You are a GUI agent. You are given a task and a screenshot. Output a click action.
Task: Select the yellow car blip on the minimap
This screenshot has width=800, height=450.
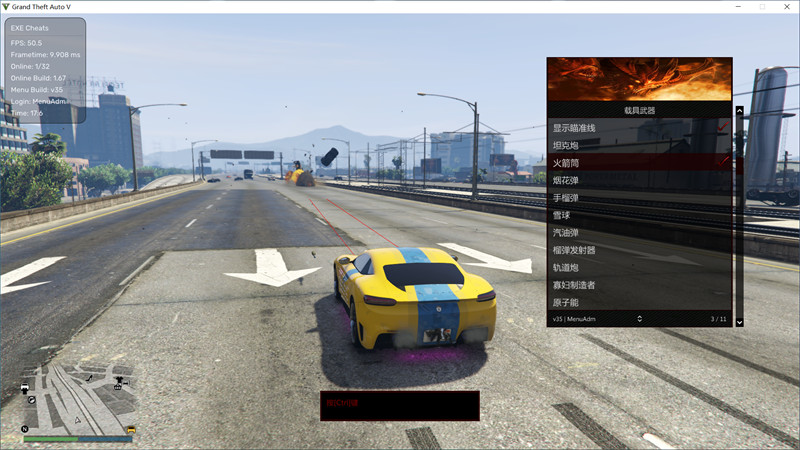click(130, 431)
